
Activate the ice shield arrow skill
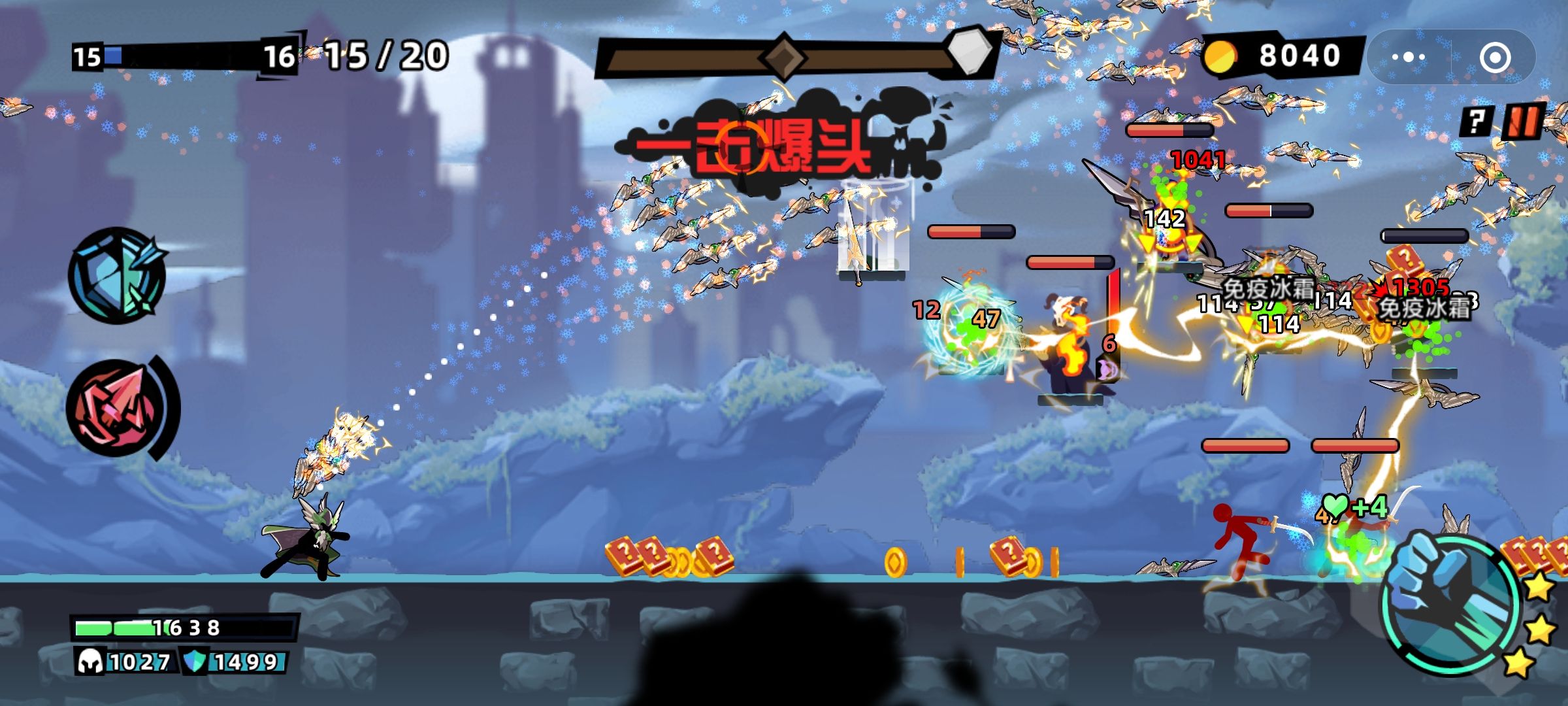[x=118, y=275]
